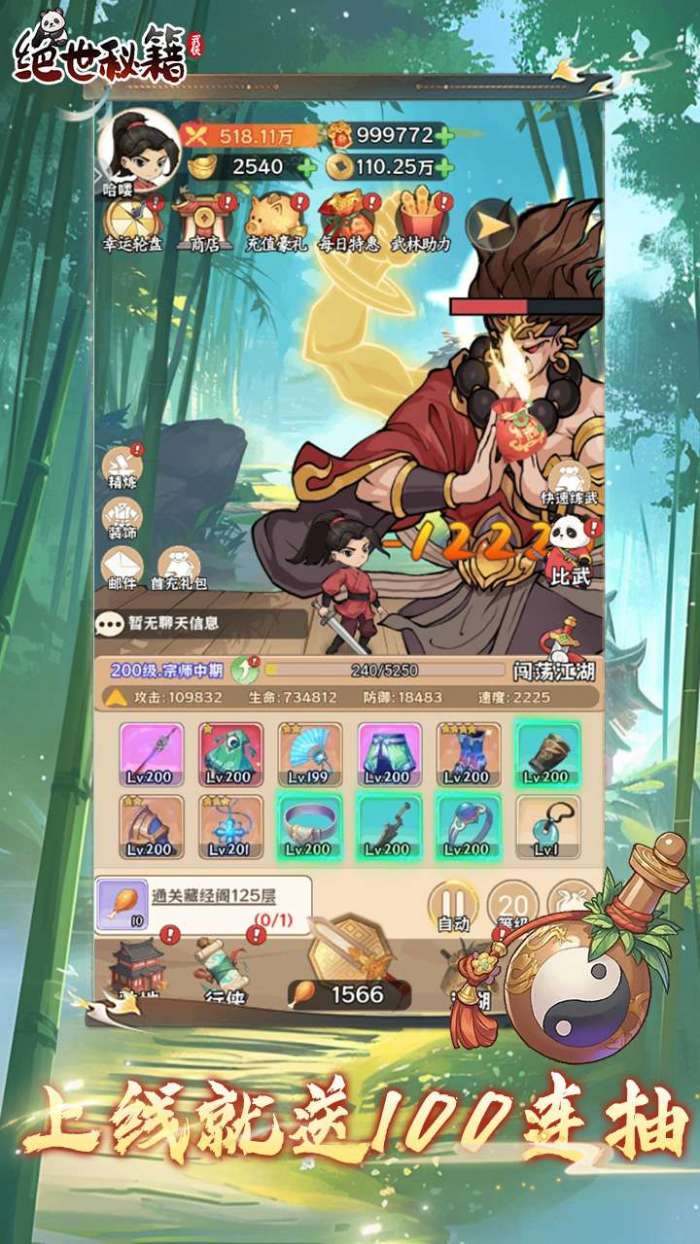700x1244 pixels.
Task: Open the chat bar showing 暂无聊天信息
Action: [x=200, y=623]
